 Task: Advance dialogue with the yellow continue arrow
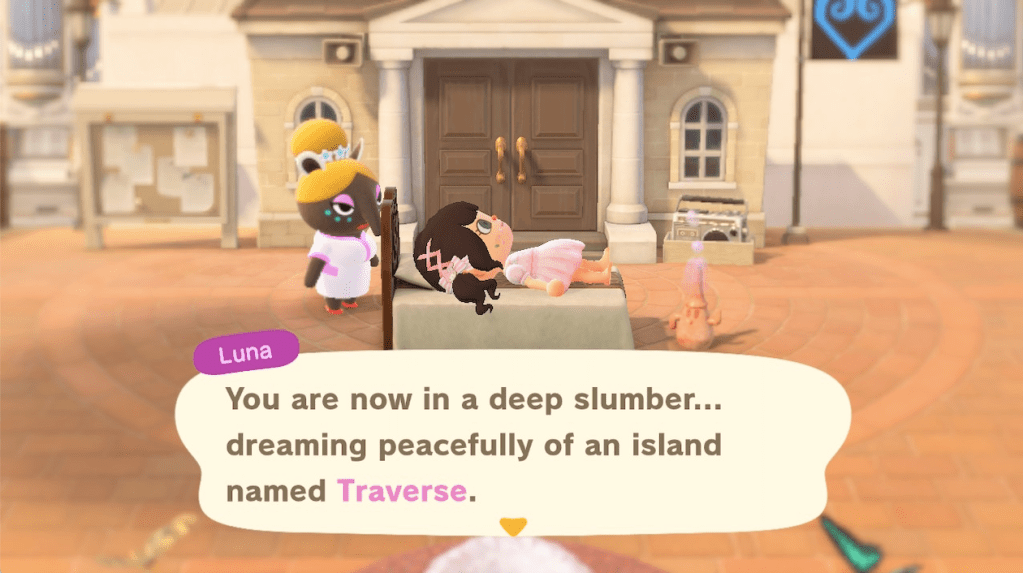click(512, 525)
